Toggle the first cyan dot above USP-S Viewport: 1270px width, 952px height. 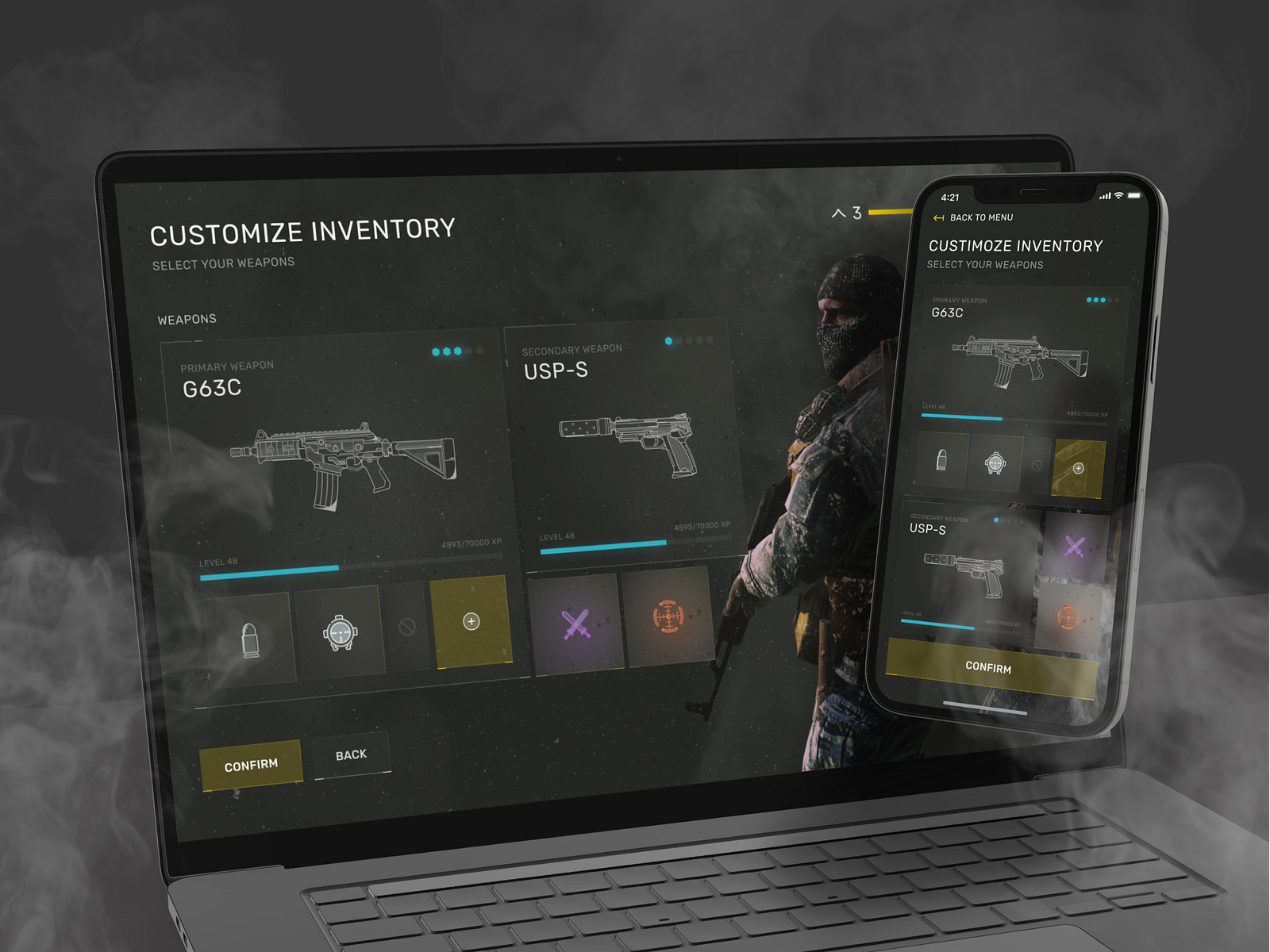[669, 340]
